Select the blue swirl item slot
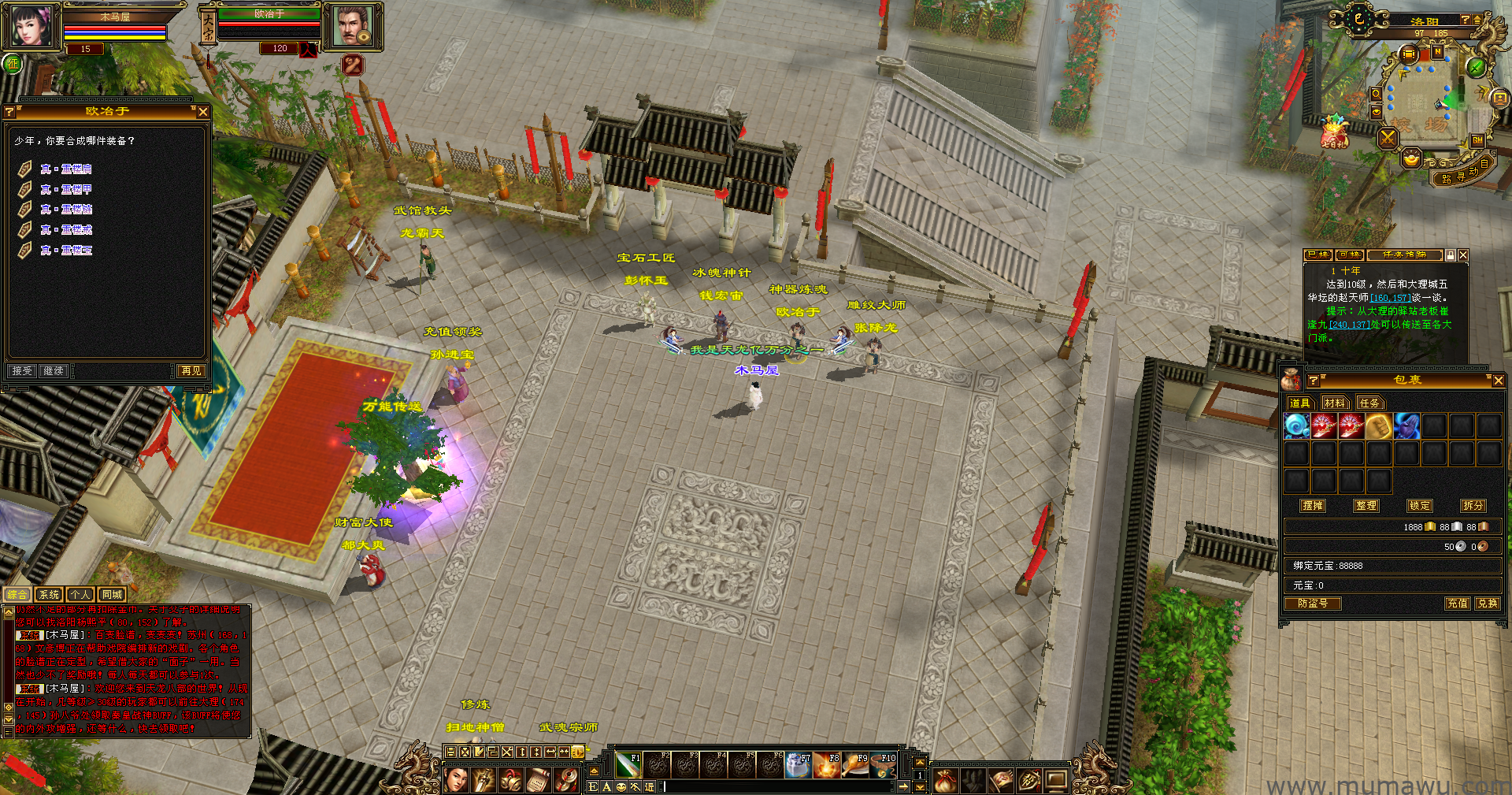Screen dimensions: 1512x795 tap(1296, 426)
